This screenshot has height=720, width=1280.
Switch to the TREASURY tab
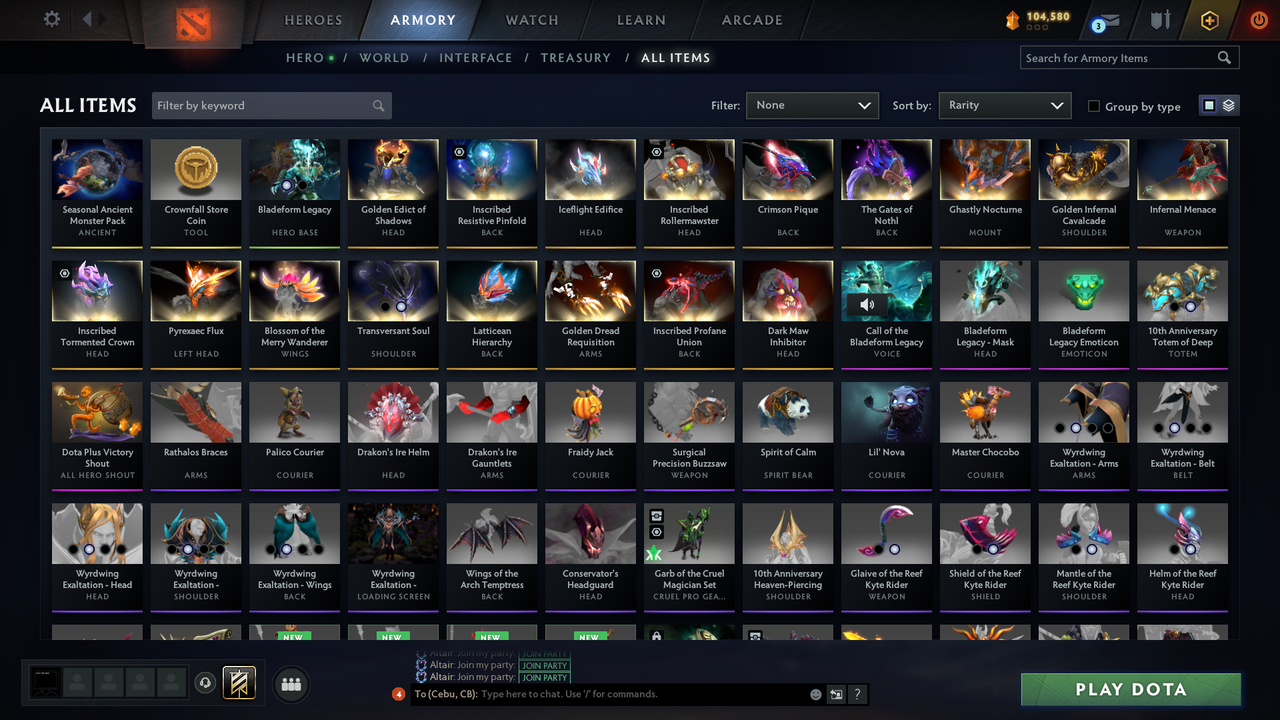coord(575,58)
